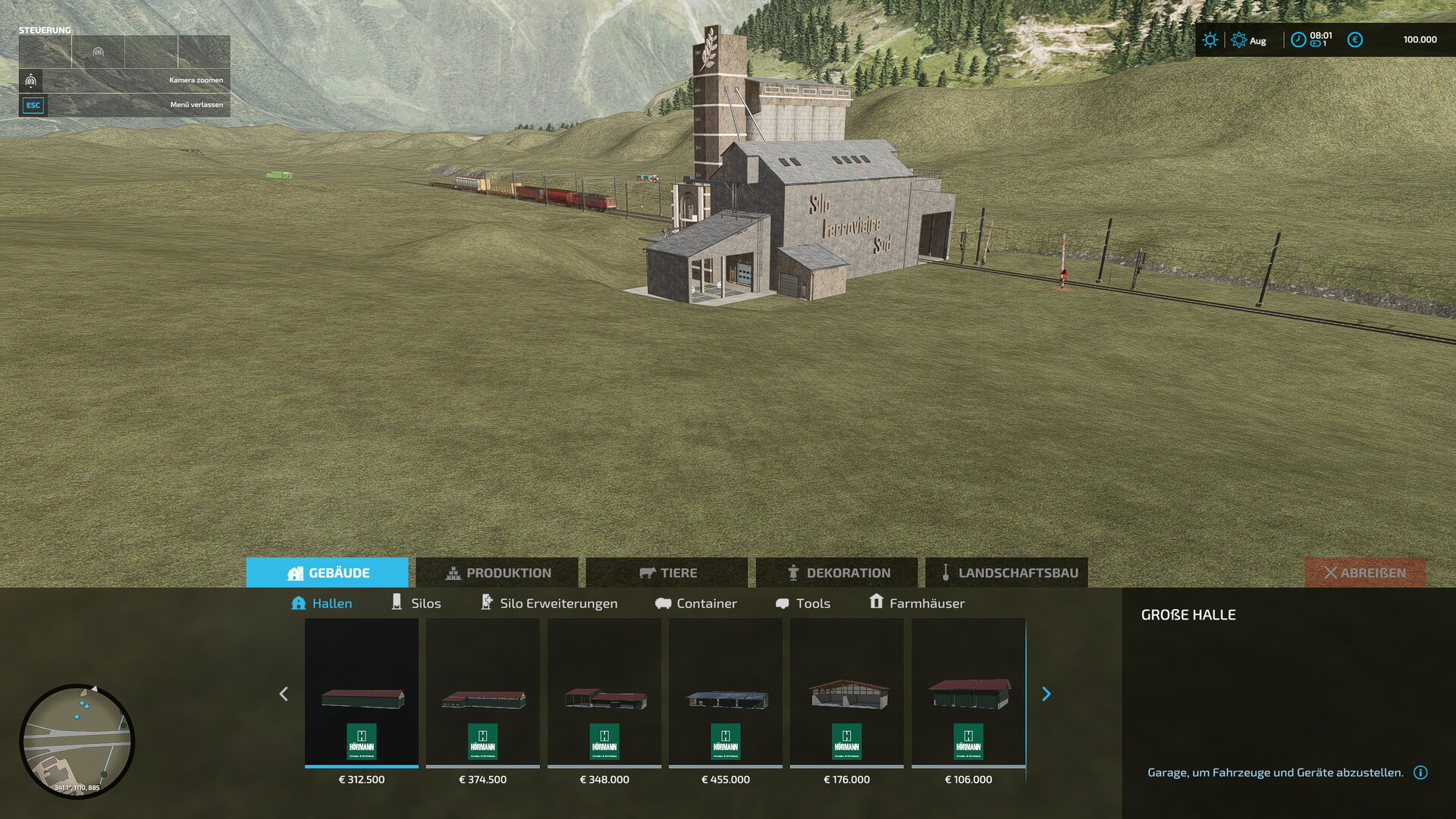The height and width of the screenshot is (819, 1456).
Task: Open the Silo Erweiterungen subcategory
Action: pyautogui.click(x=549, y=603)
